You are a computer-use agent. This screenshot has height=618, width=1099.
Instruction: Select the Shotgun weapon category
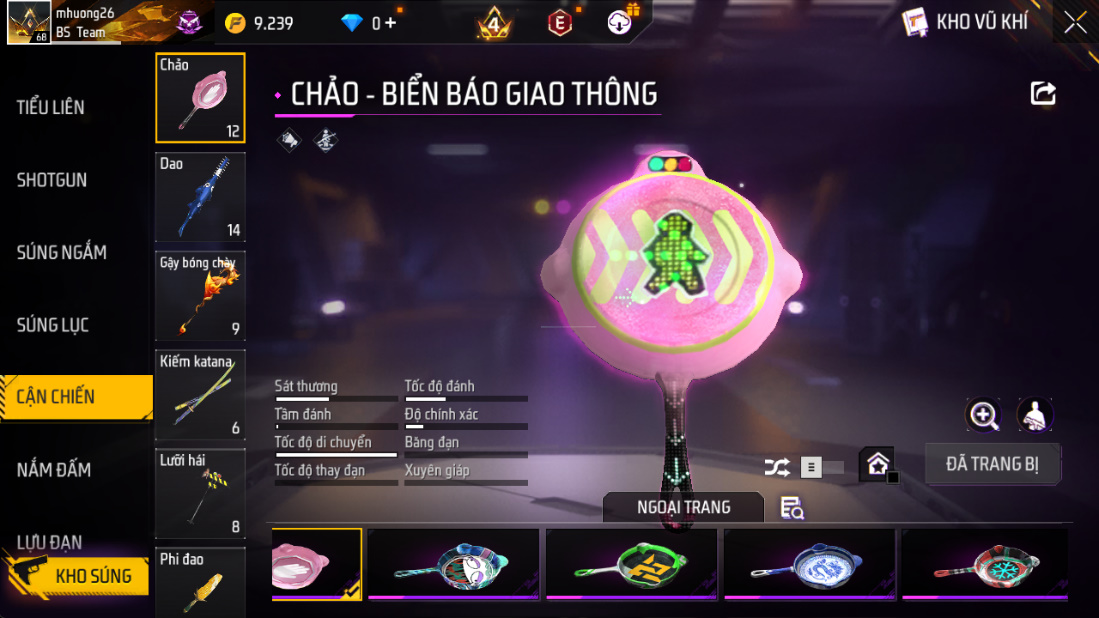pyautogui.click(x=52, y=180)
